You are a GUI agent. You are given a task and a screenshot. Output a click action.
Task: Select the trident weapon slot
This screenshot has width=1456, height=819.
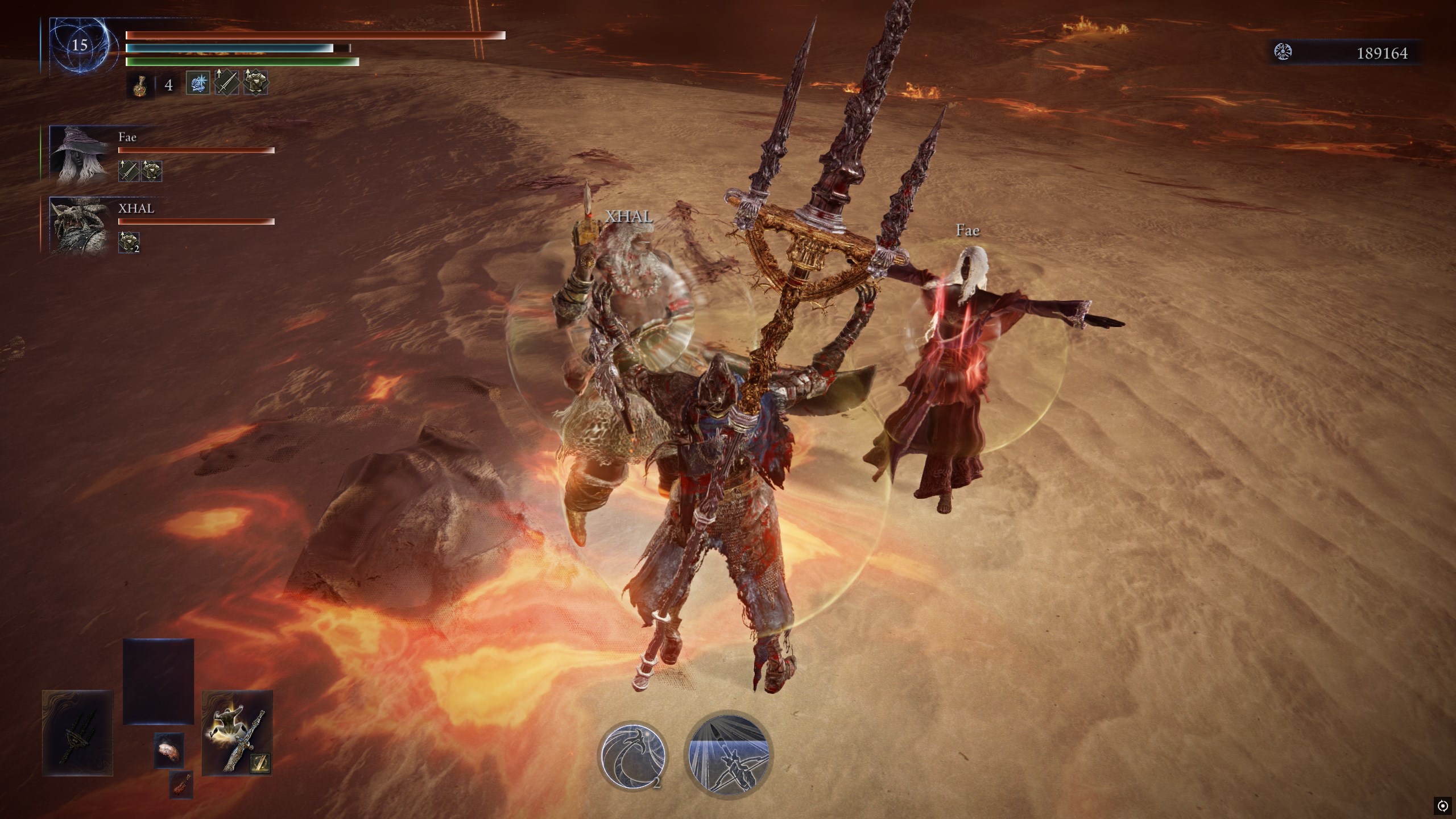coord(78,733)
